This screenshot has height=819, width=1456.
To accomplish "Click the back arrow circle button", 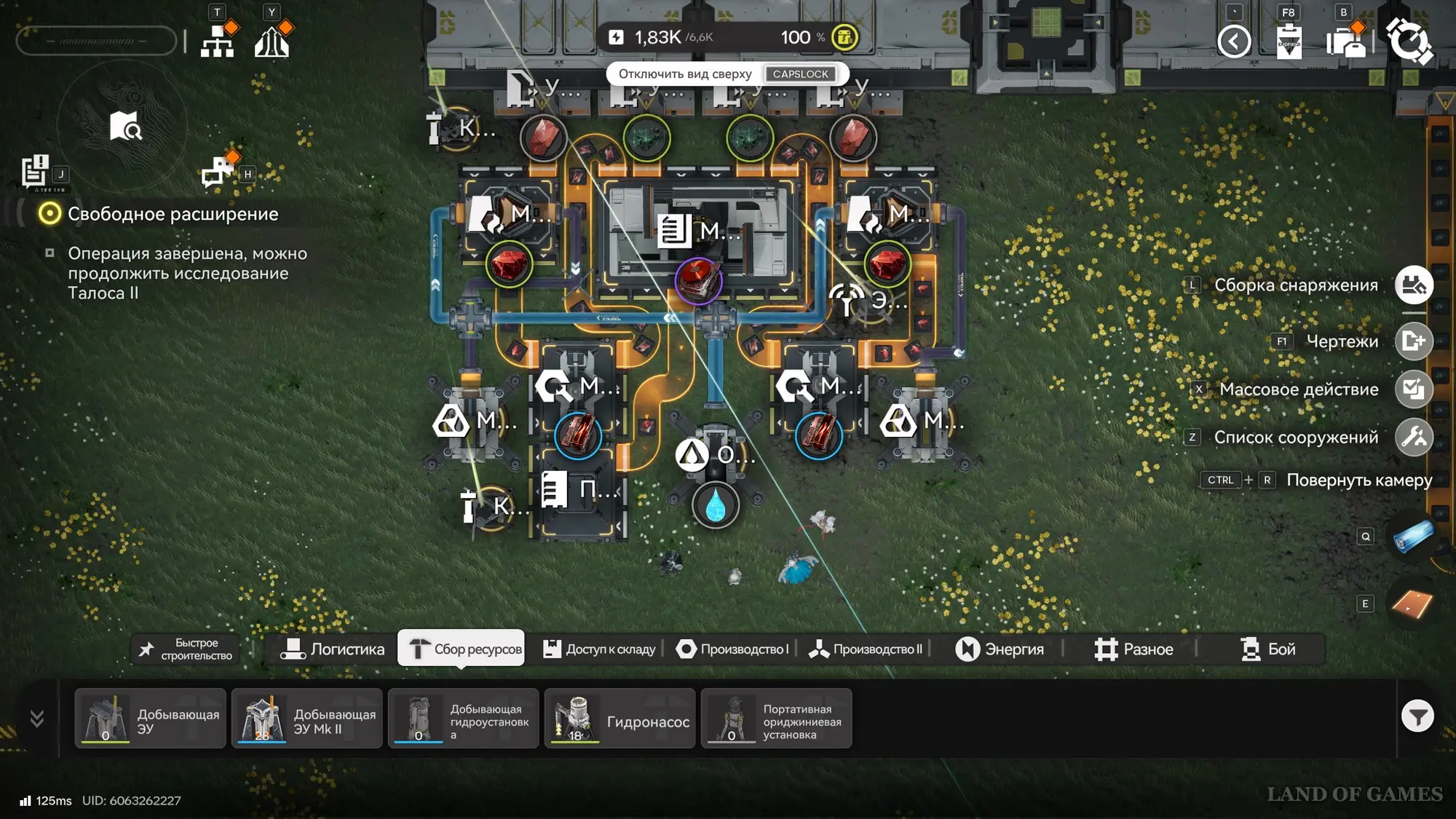I will pos(1234,41).
